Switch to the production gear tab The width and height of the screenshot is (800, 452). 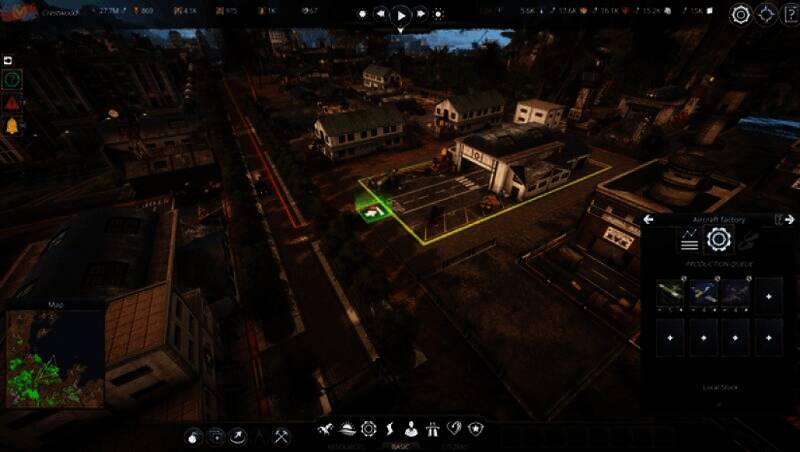tap(718, 239)
